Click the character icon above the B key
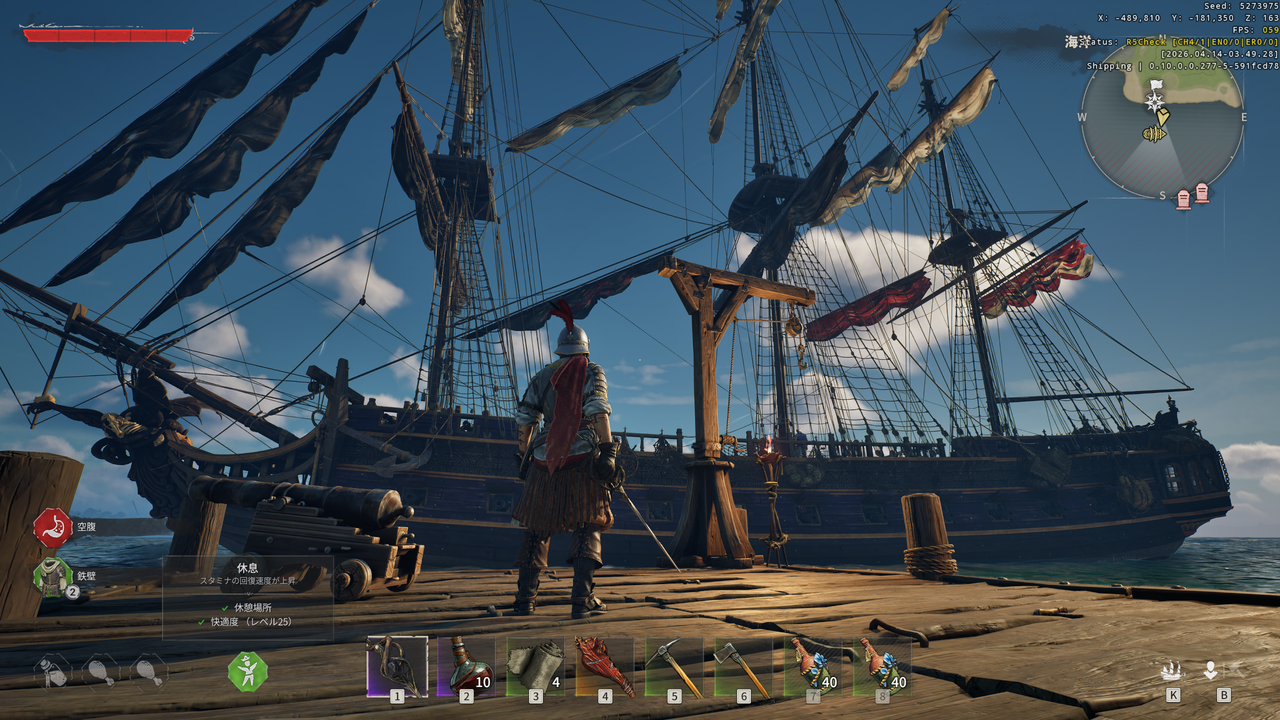The width and height of the screenshot is (1280, 720). [x=1210, y=670]
